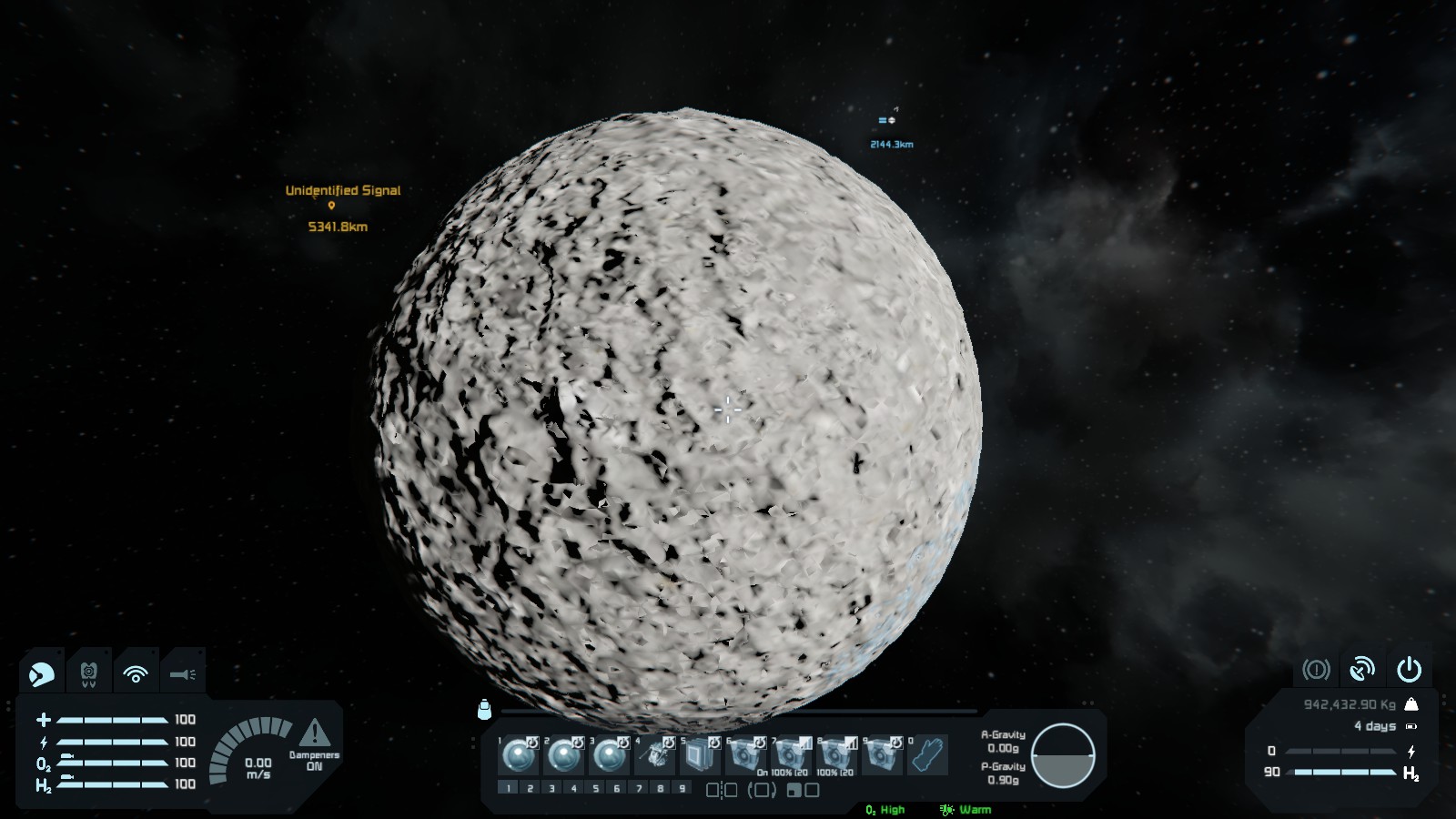Click the Unidentified Signal marker
Viewport: 1456px width, 819px height.
(331, 207)
